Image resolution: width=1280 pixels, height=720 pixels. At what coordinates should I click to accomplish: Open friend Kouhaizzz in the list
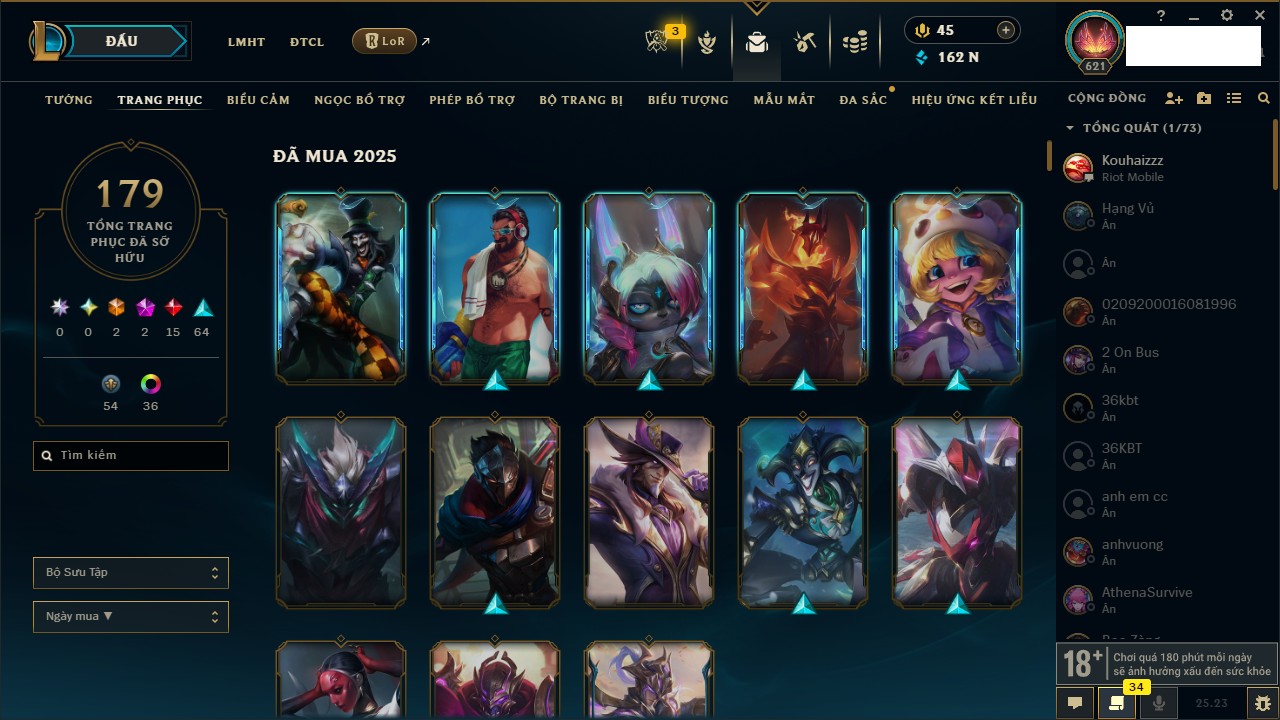pos(1132,167)
